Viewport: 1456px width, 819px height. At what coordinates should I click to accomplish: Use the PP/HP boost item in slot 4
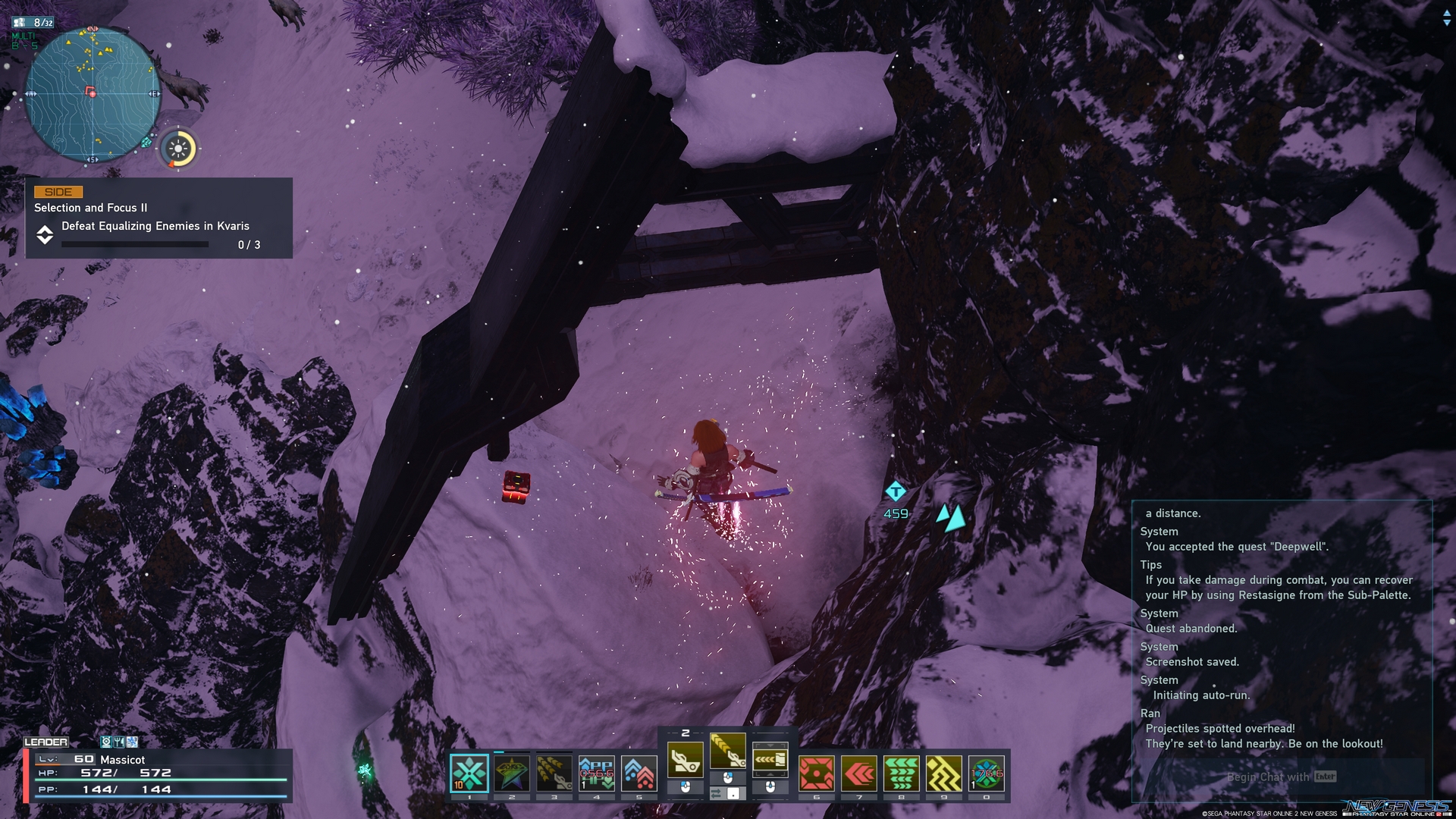597,773
